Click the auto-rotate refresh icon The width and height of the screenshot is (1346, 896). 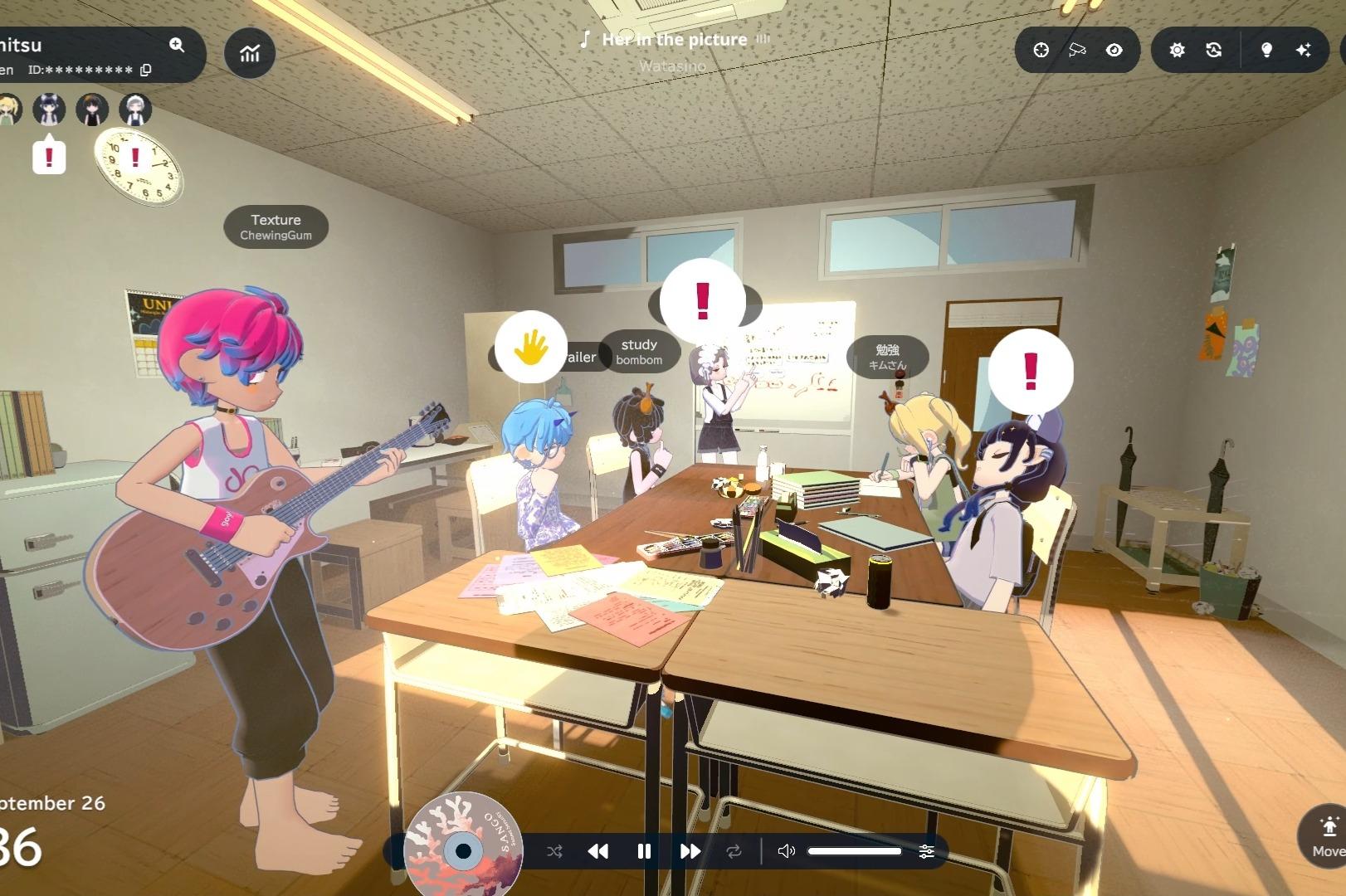1213,50
